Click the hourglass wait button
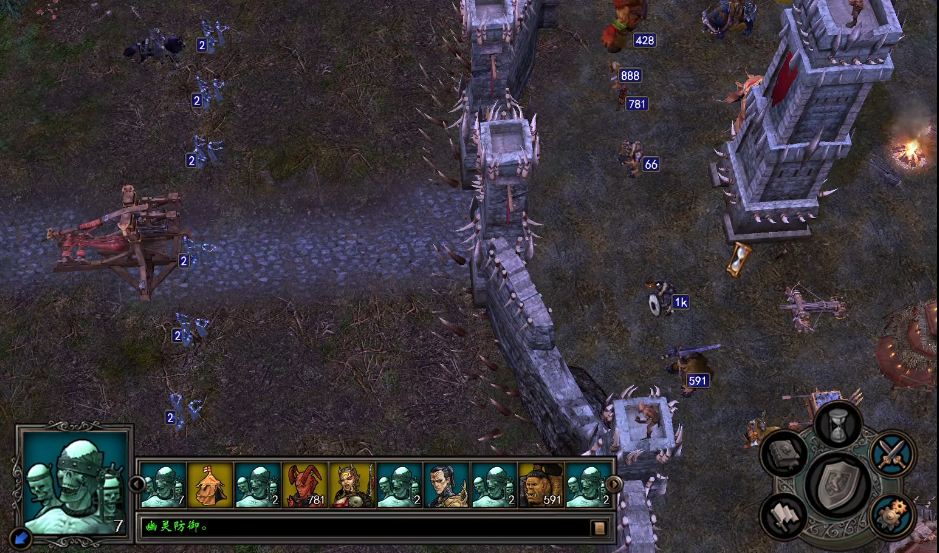Image resolution: width=939 pixels, height=553 pixels. 838,424
